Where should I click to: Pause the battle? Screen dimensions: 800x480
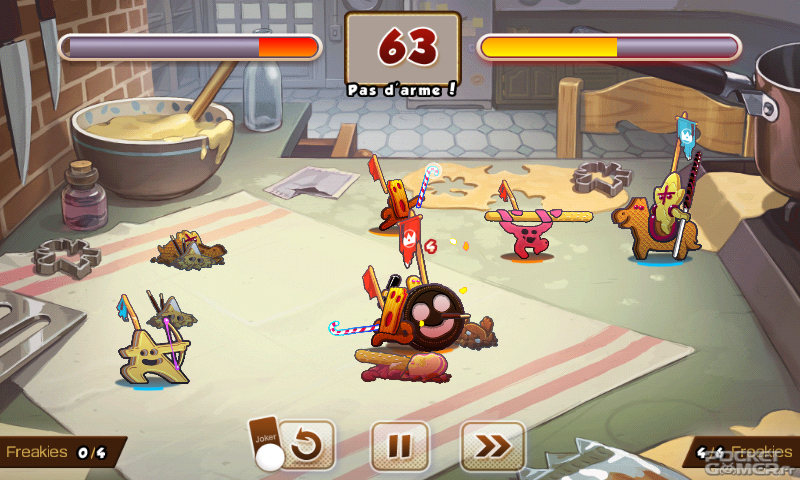(x=399, y=446)
